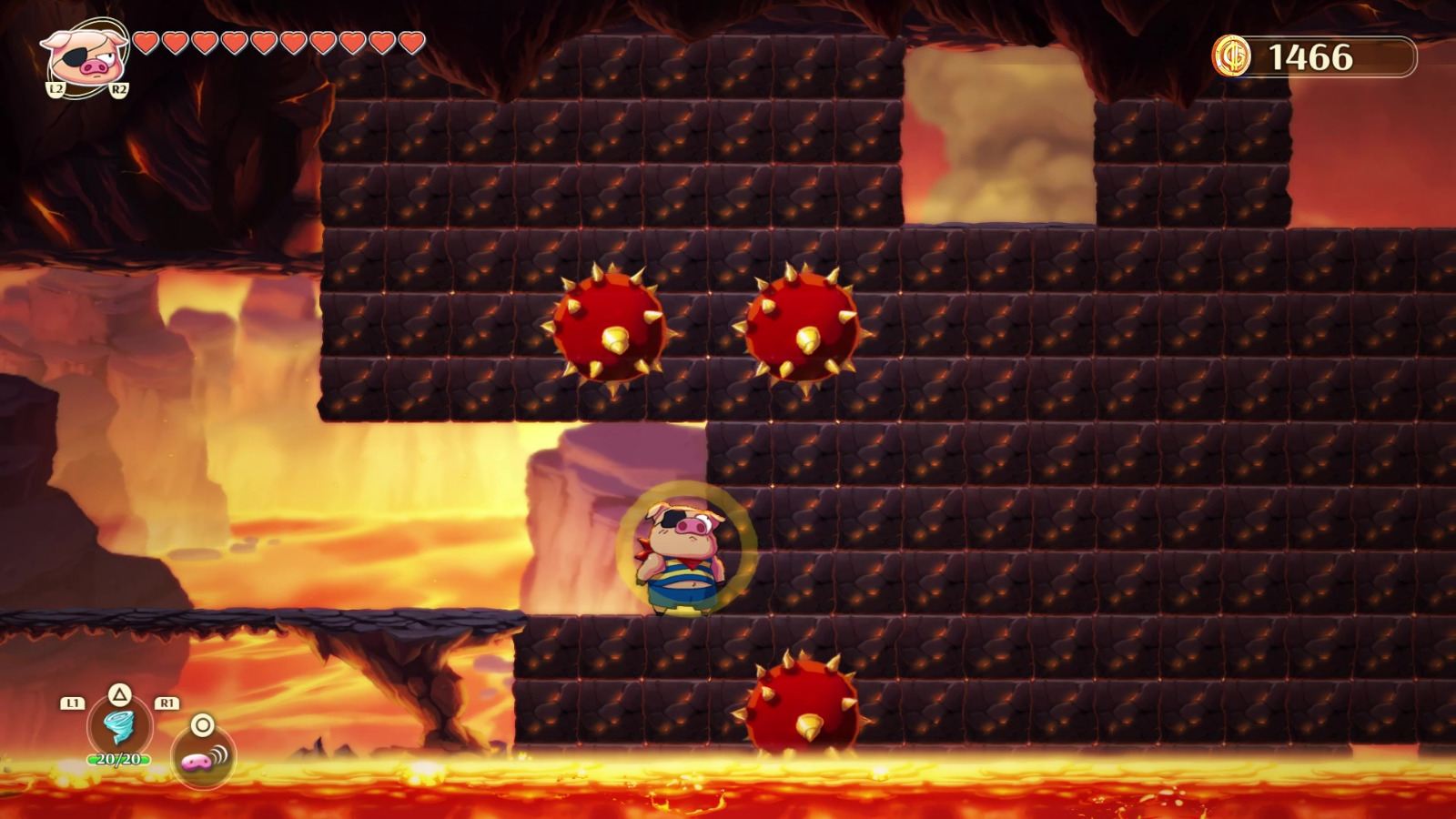Click the first heart in the health bar
Screen dimensions: 1456x819
(x=148, y=43)
